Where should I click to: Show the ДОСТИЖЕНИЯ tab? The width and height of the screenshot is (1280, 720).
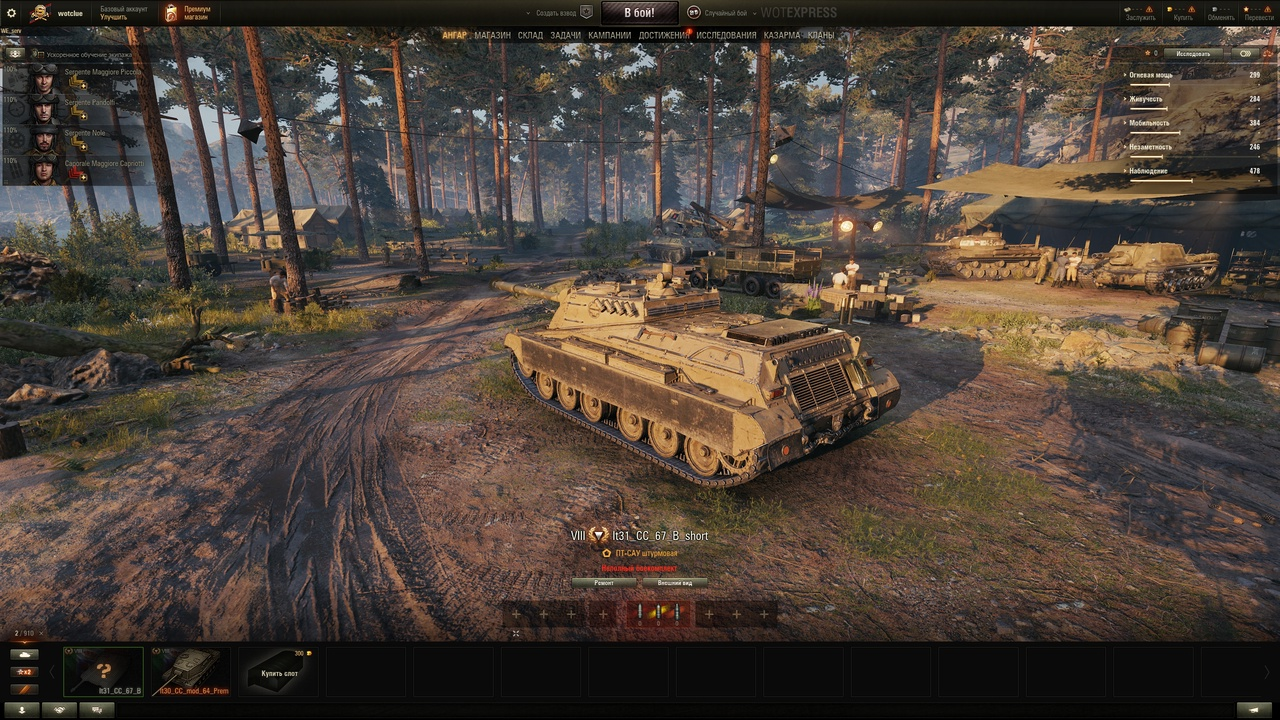pos(664,36)
